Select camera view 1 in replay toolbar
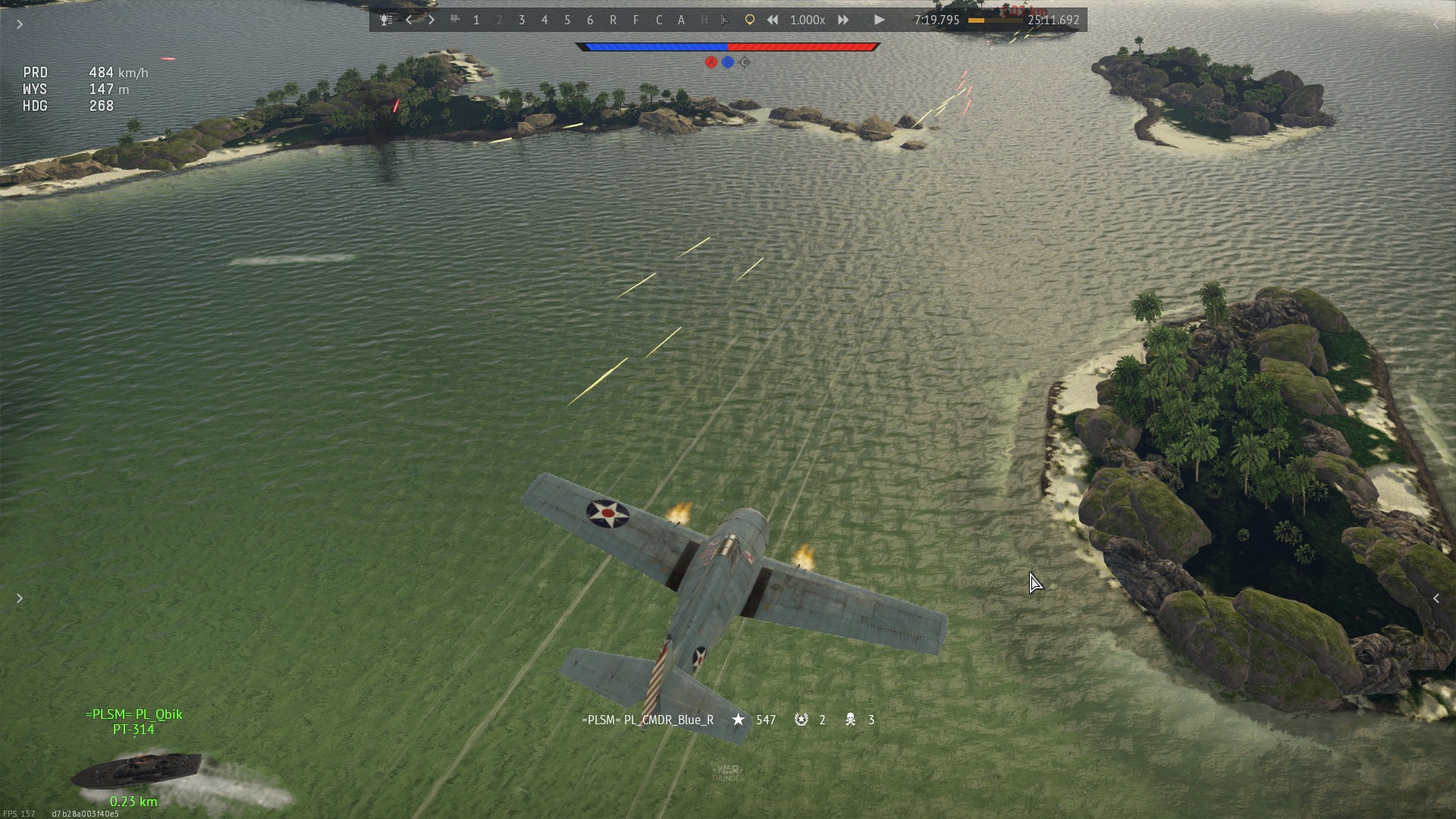The height and width of the screenshot is (819, 1456). tap(476, 20)
